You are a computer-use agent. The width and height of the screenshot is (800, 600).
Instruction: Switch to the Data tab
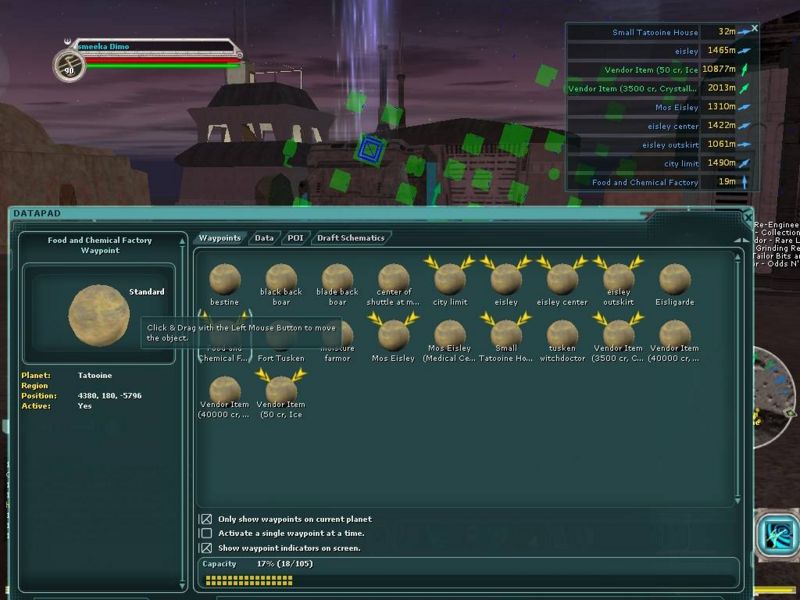click(264, 238)
